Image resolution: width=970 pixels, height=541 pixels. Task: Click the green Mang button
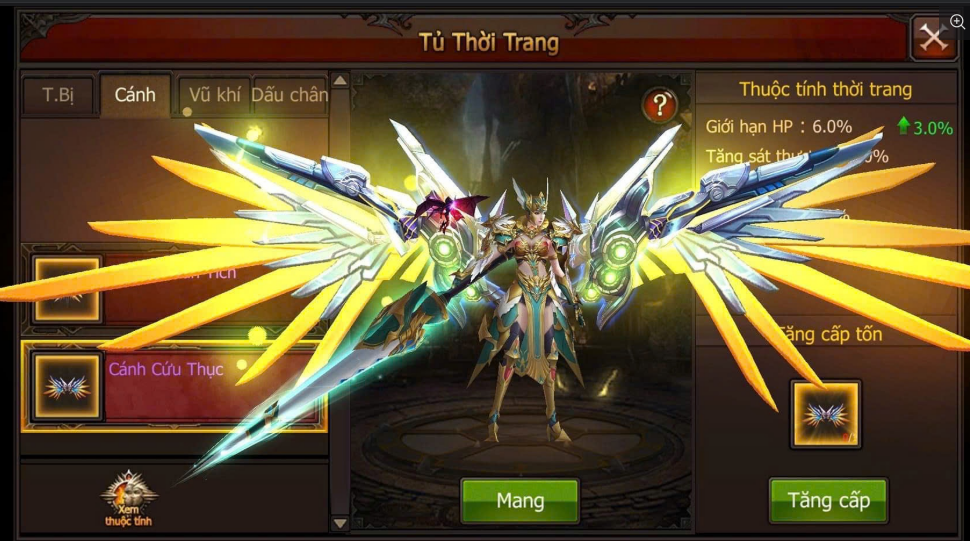pyautogui.click(x=519, y=500)
